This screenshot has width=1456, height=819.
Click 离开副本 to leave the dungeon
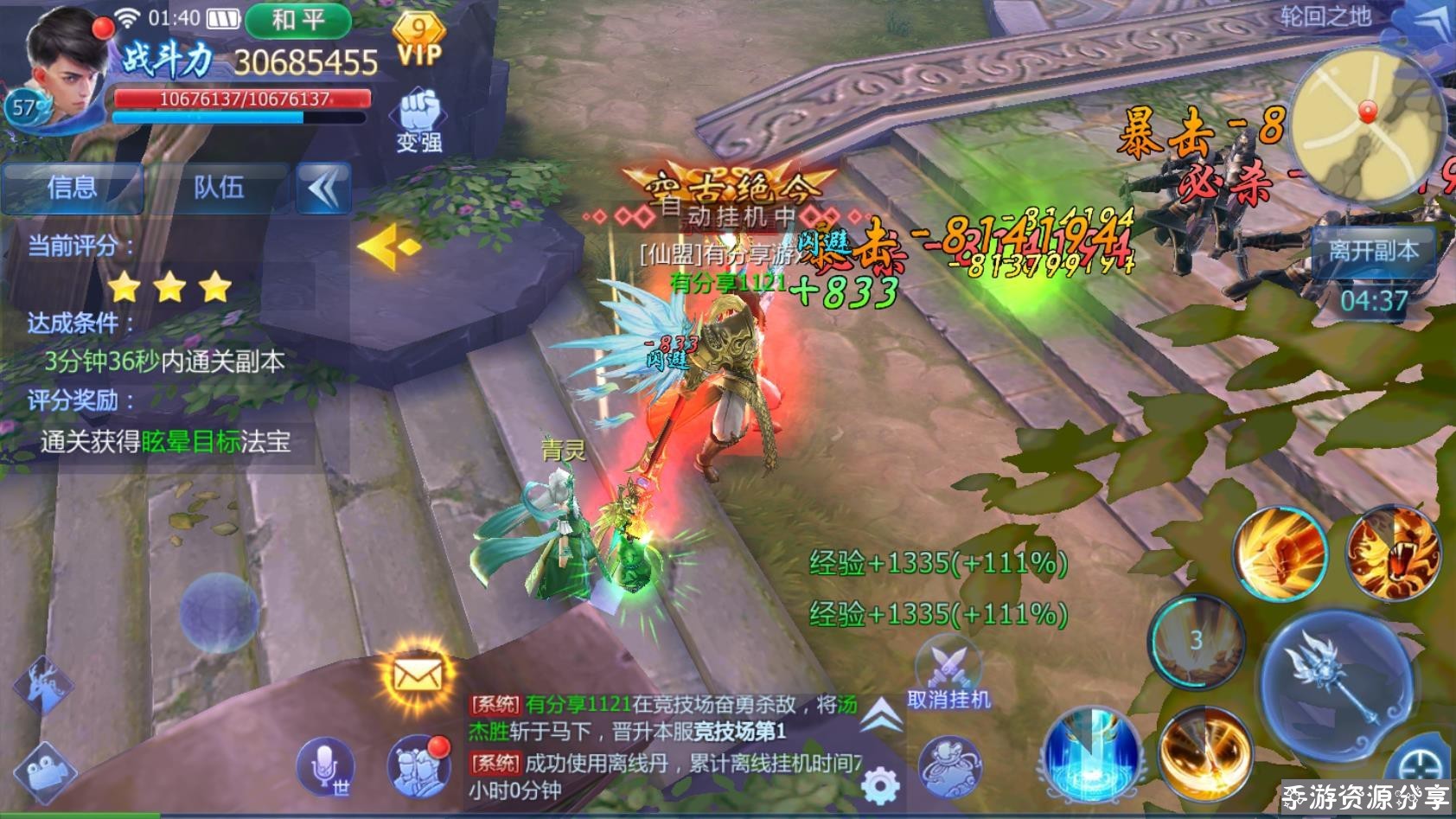click(1373, 251)
